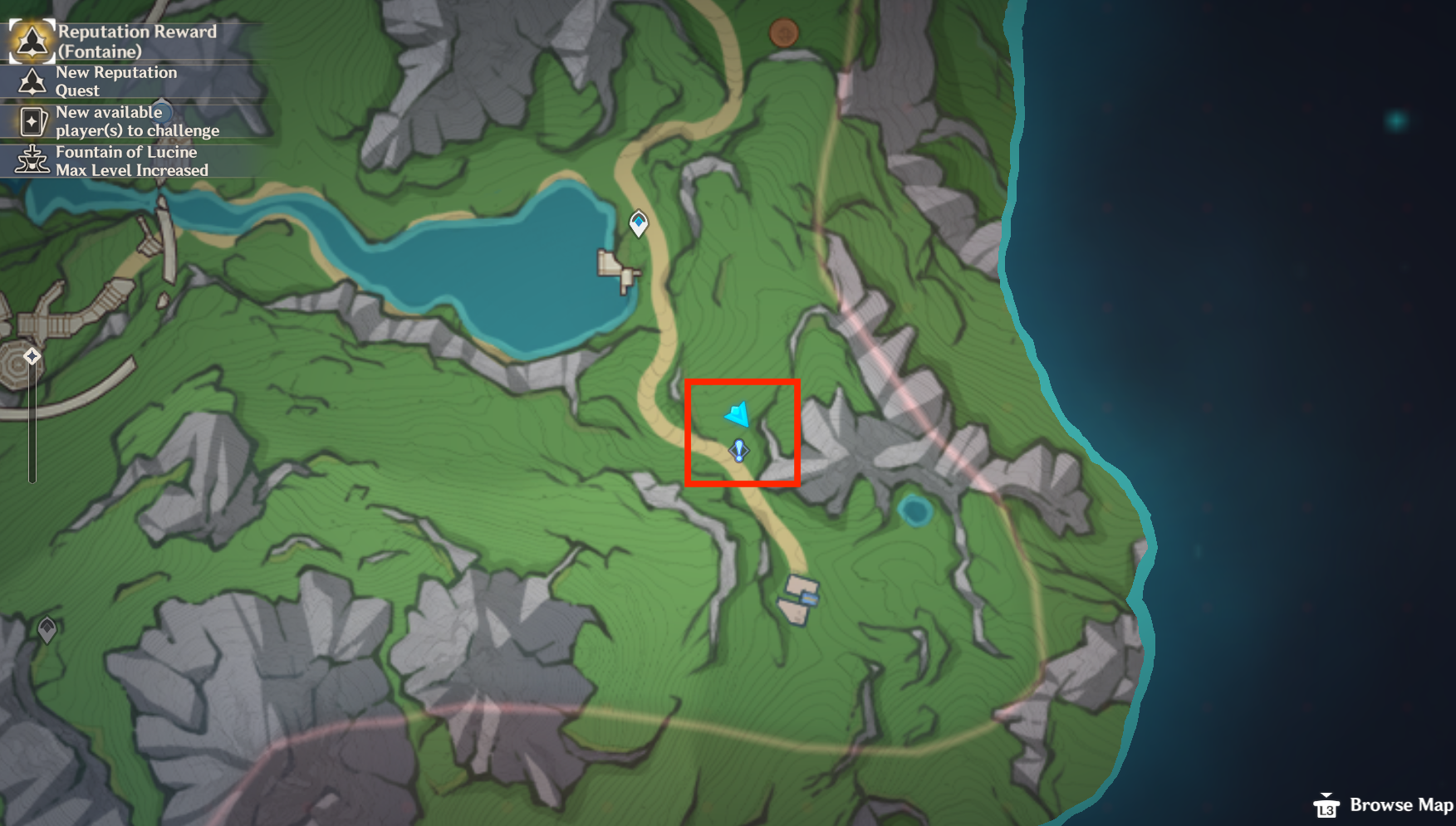
Task: Select the New available player(s) to challenge notification
Action: (x=136, y=121)
